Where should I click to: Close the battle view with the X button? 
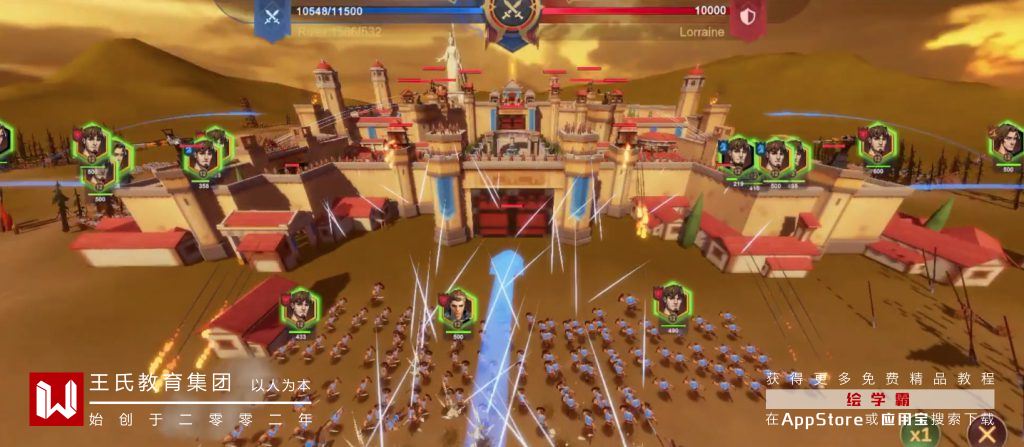point(986,435)
